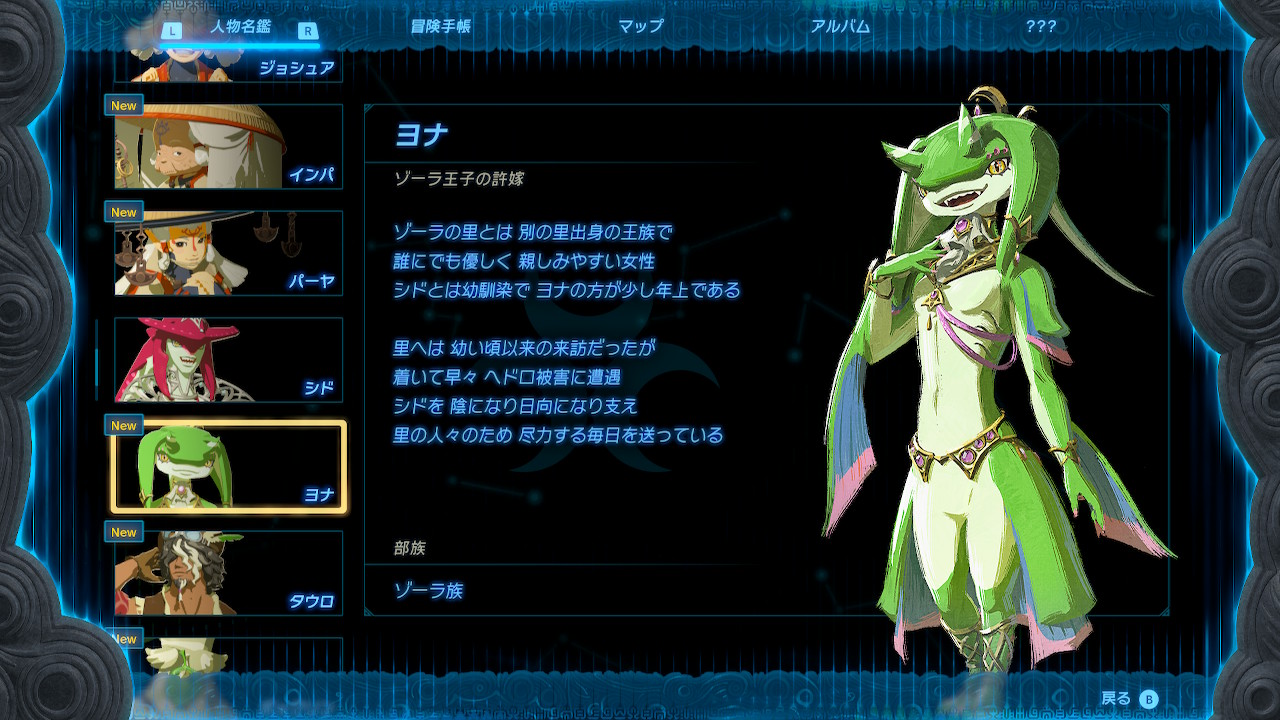
Task: Click the highlighted ヨナ entry
Action: 229,467
